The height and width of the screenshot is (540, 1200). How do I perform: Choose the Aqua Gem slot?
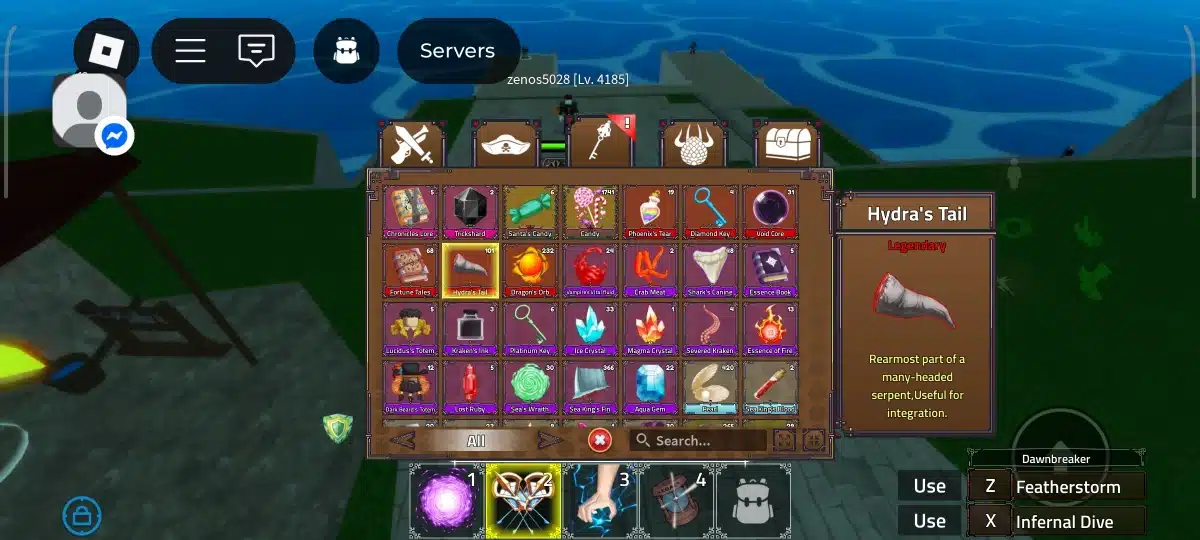pyautogui.click(x=650, y=387)
